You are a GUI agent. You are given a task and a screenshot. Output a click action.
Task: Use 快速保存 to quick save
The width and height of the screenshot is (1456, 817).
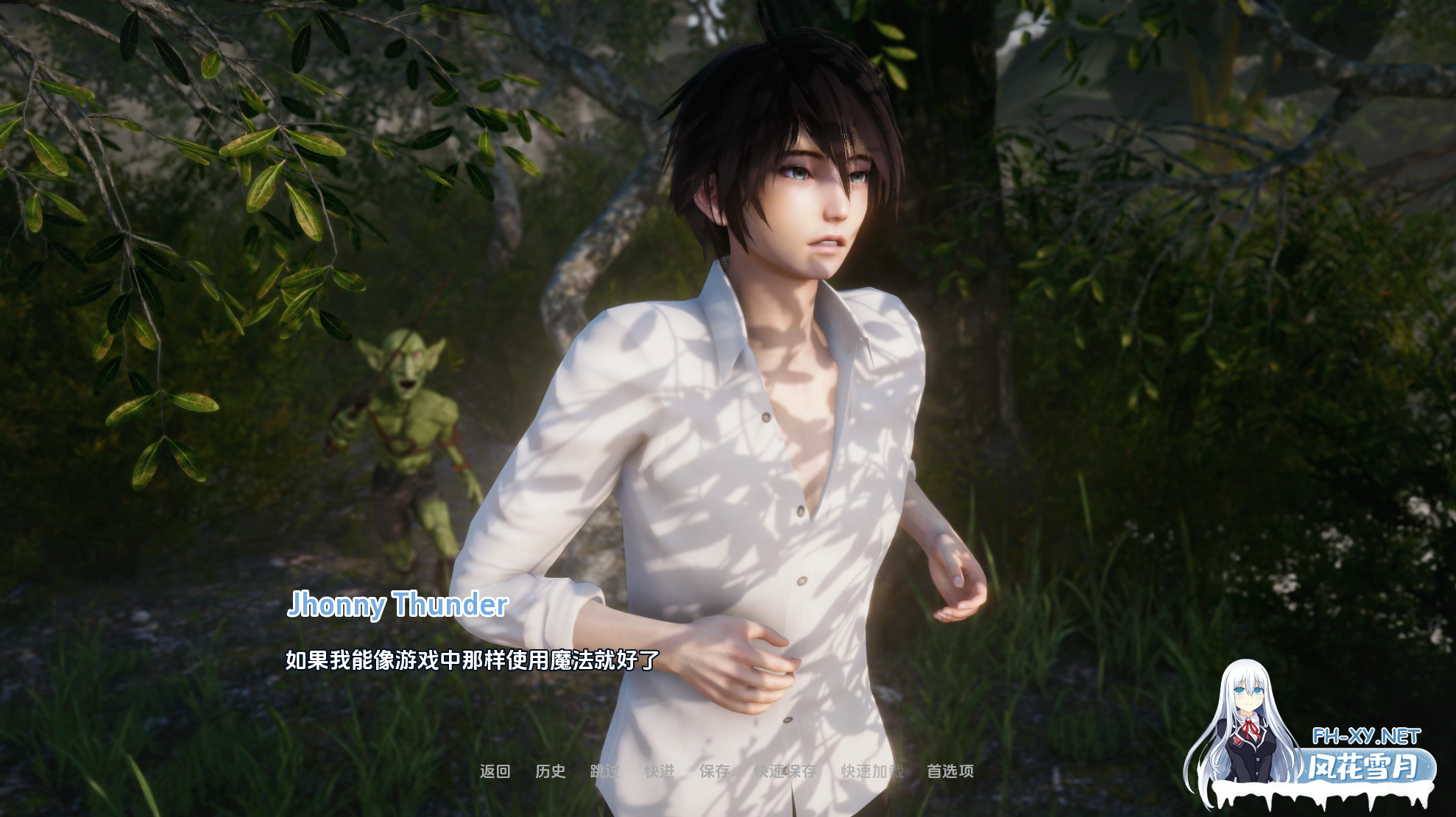(785, 771)
